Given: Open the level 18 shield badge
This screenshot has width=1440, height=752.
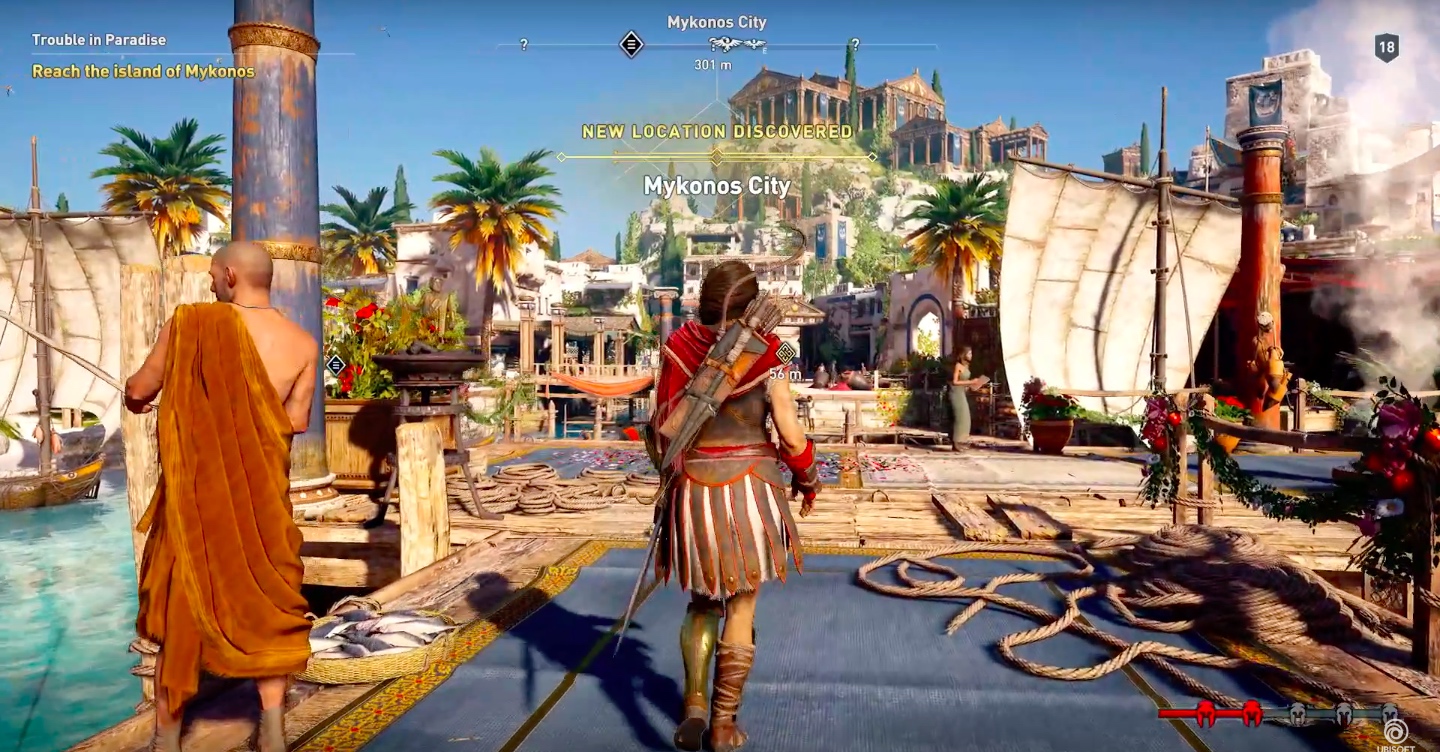Looking at the screenshot, I should point(1386,48).
